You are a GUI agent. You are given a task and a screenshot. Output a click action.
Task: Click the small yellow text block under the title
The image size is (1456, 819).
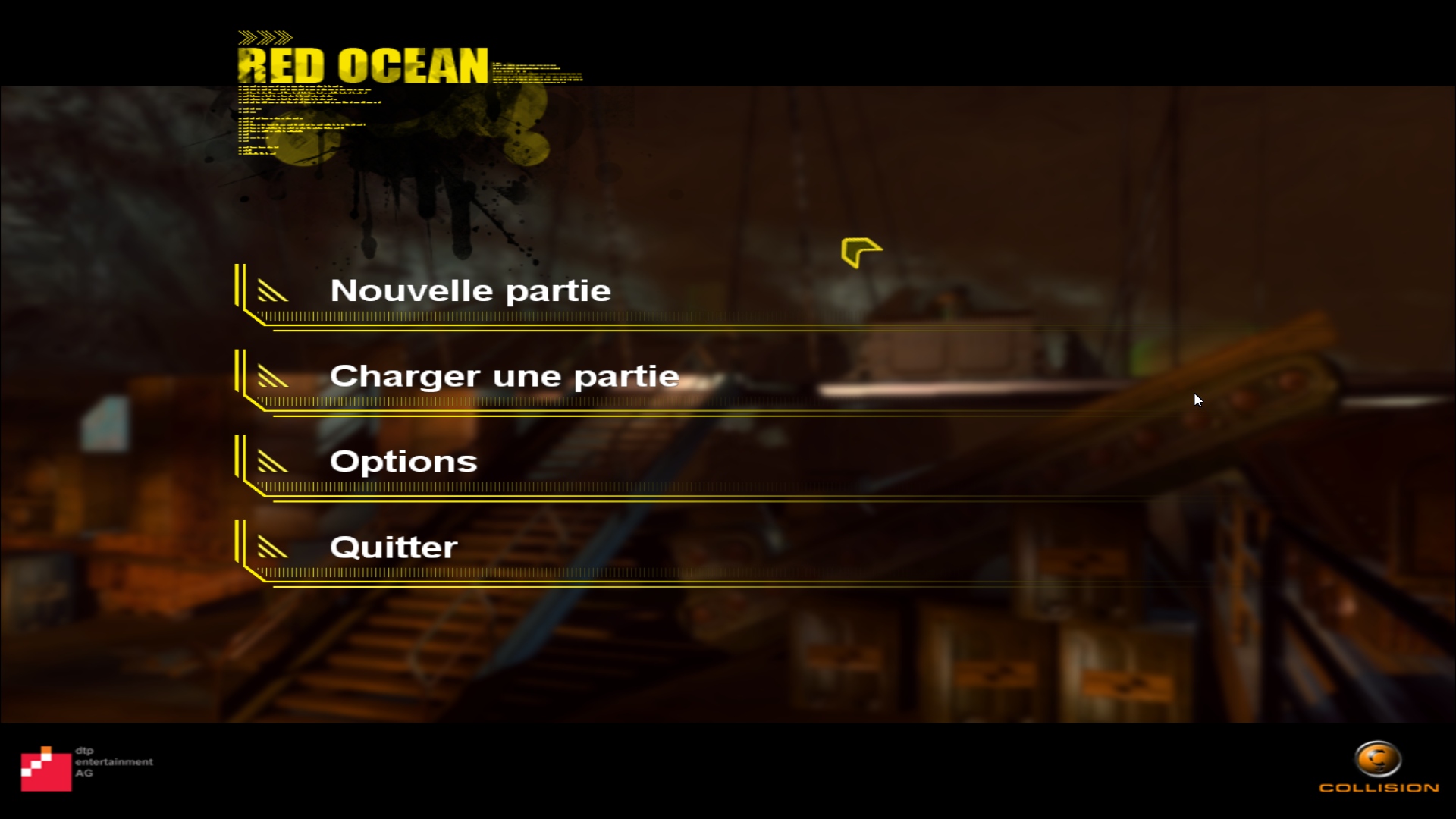coord(303,114)
